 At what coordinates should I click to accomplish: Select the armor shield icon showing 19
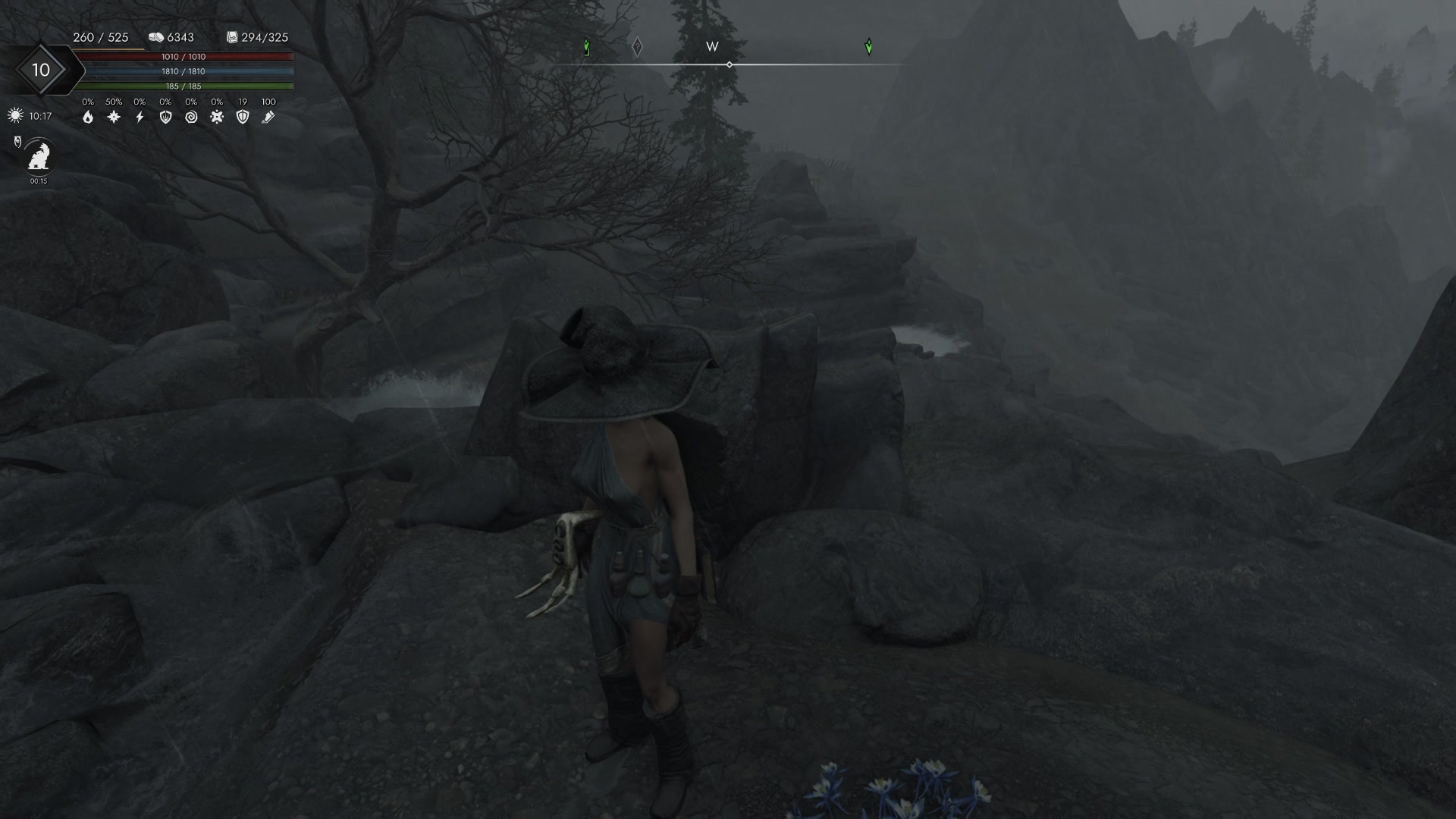point(243,118)
